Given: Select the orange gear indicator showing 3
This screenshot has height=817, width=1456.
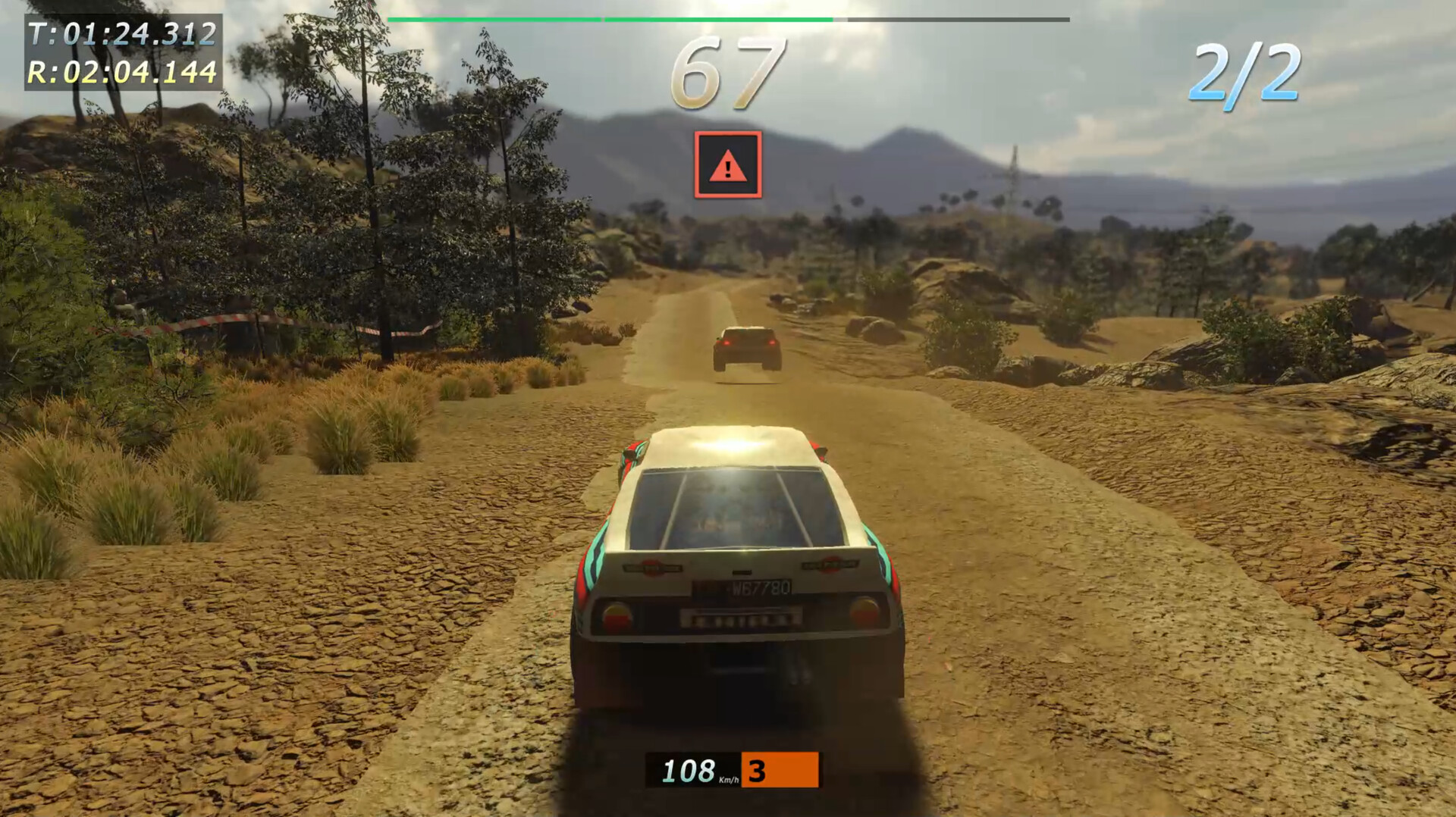Looking at the screenshot, I should [781, 772].
